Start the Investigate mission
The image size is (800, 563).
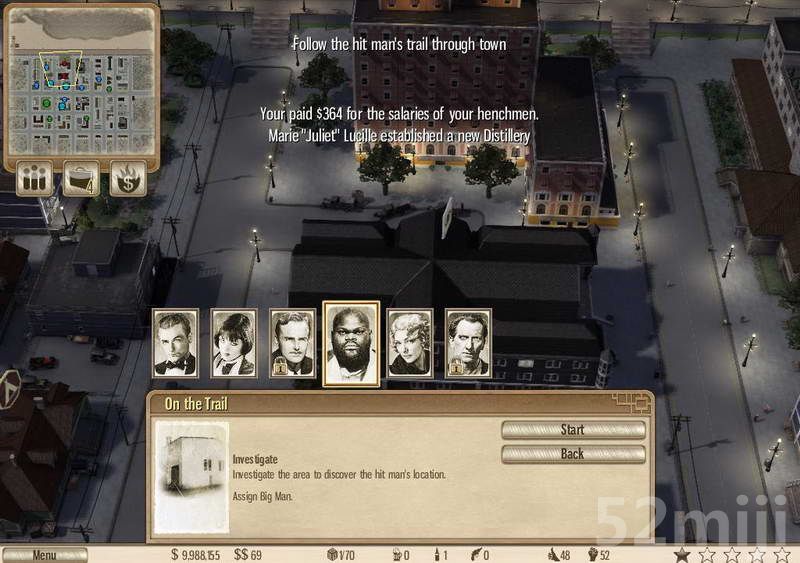(573, 430)
